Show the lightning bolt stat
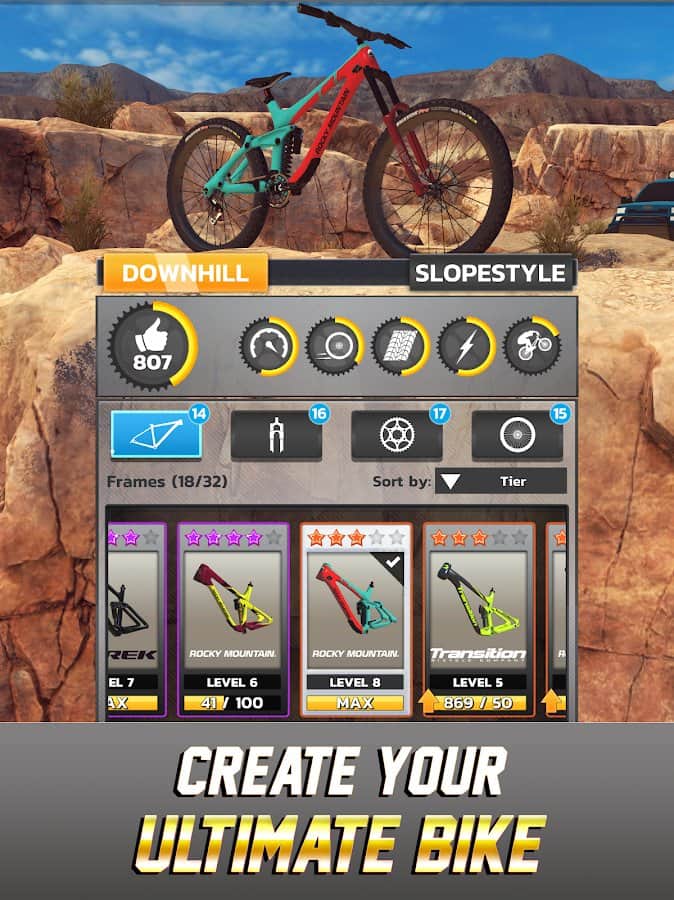Screen dimensions: 674x900 [x=466, y=347]
